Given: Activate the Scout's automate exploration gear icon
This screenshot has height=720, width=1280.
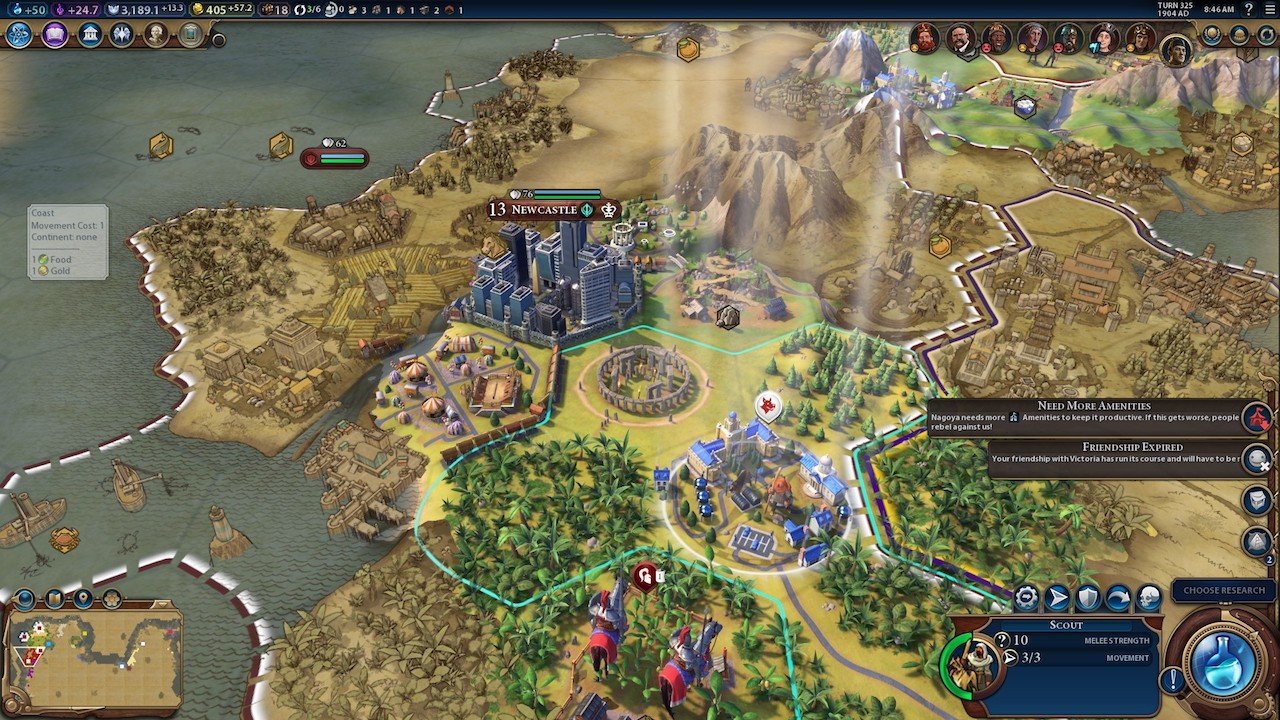Looking at the screenshot, I should (x=1026, y=598).
